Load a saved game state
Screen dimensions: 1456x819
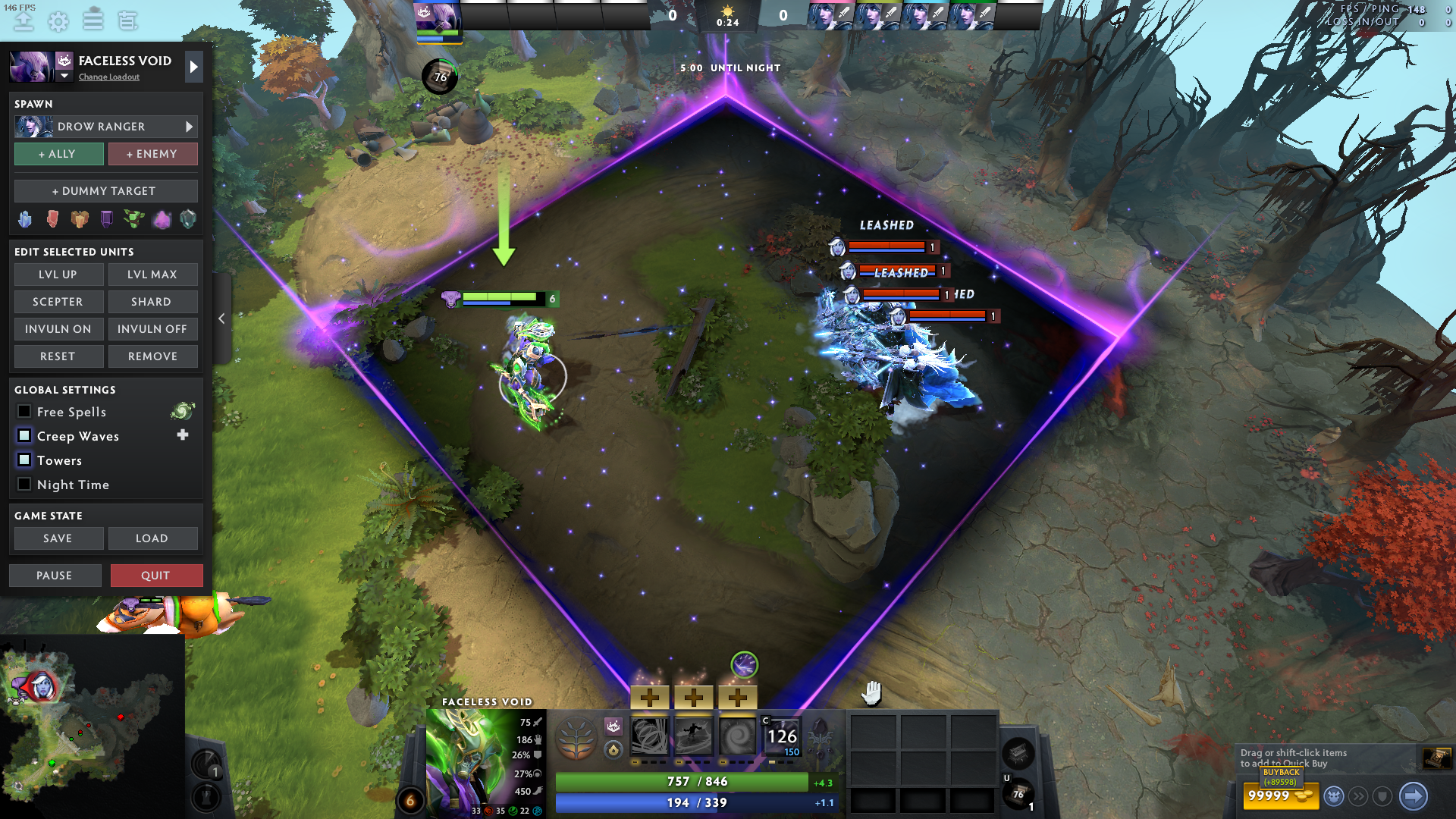(152, 538)
